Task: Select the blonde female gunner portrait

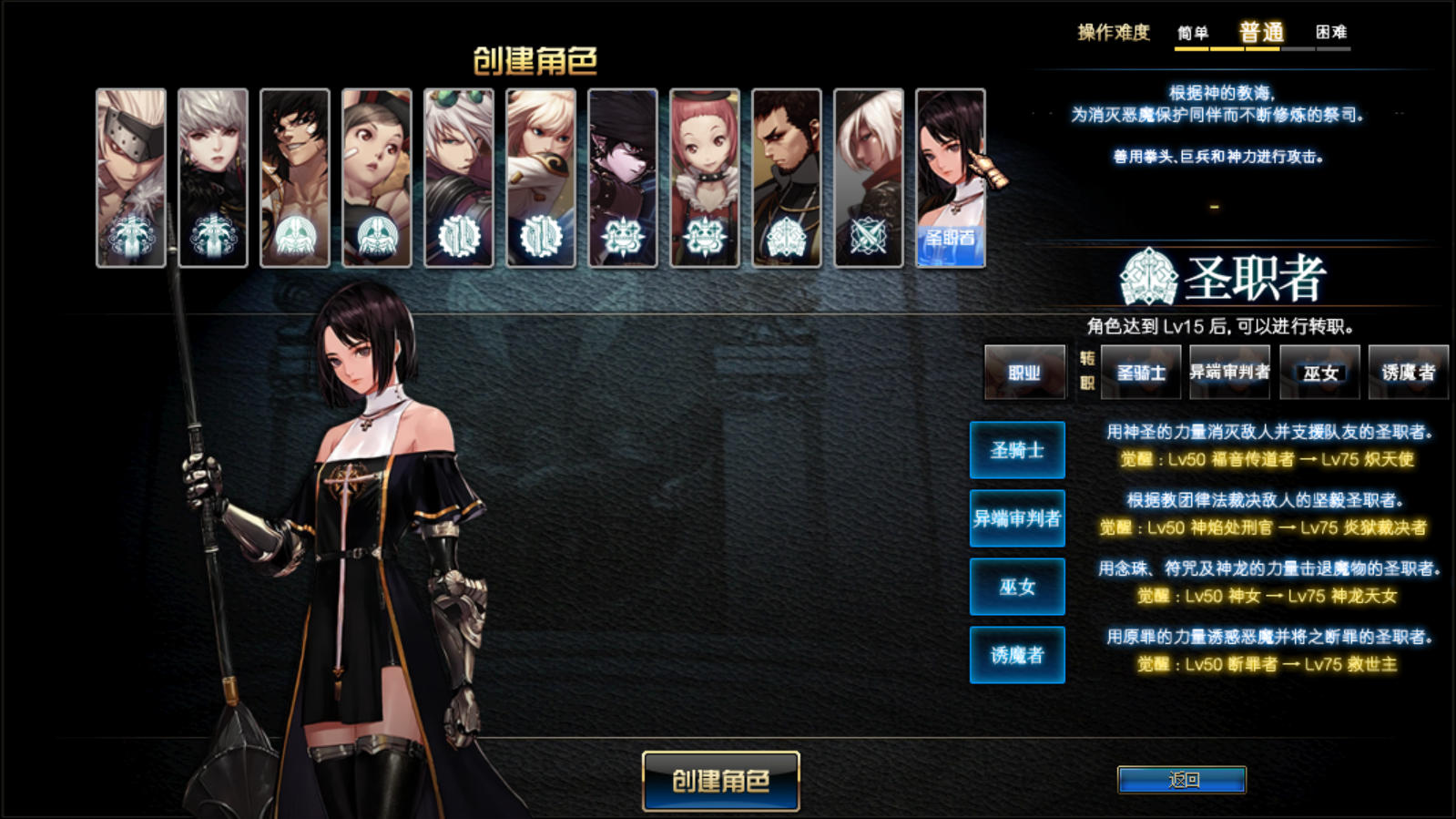Action: tap(541, 178)
